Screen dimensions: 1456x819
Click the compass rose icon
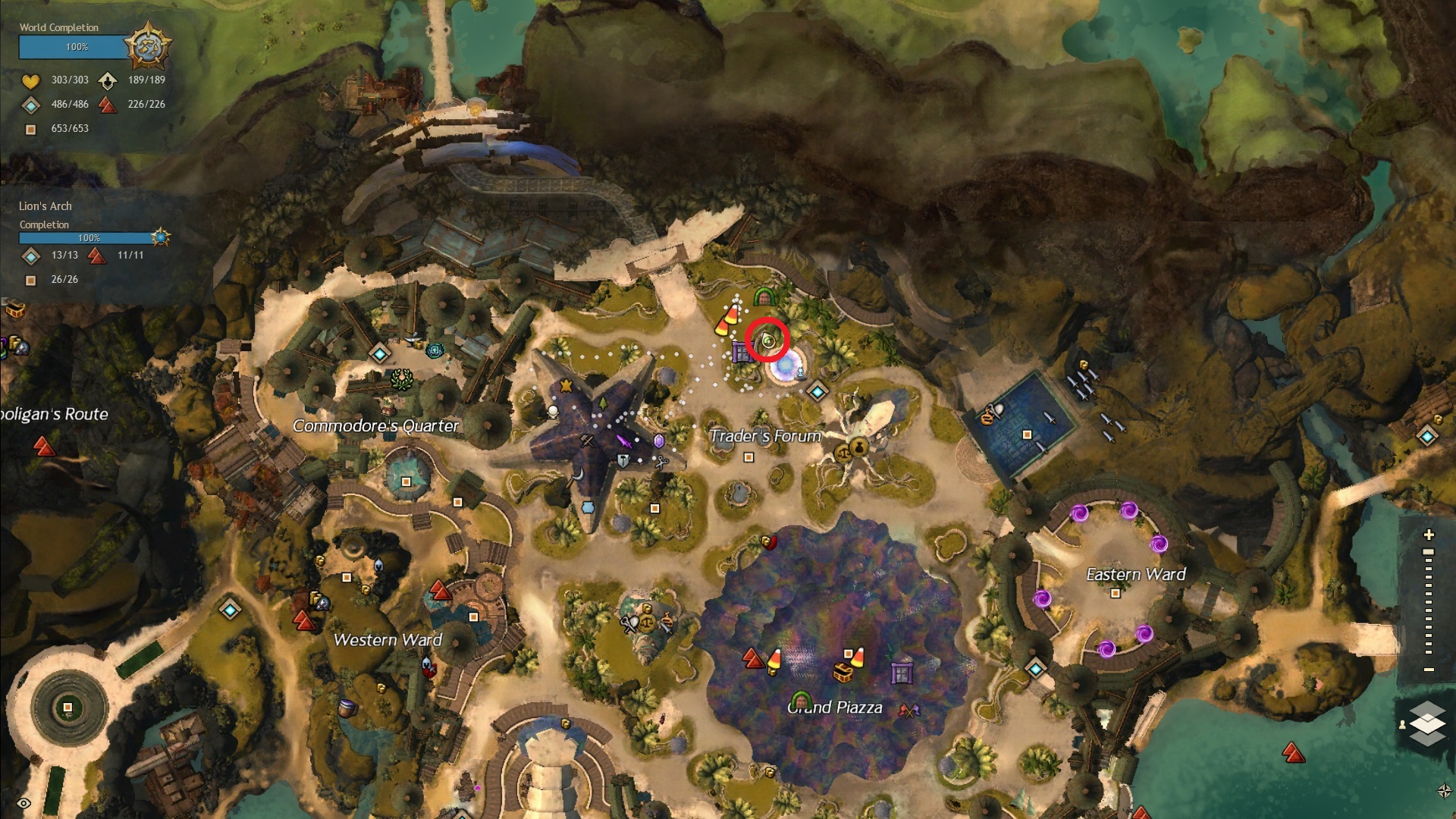[1444, 791]
